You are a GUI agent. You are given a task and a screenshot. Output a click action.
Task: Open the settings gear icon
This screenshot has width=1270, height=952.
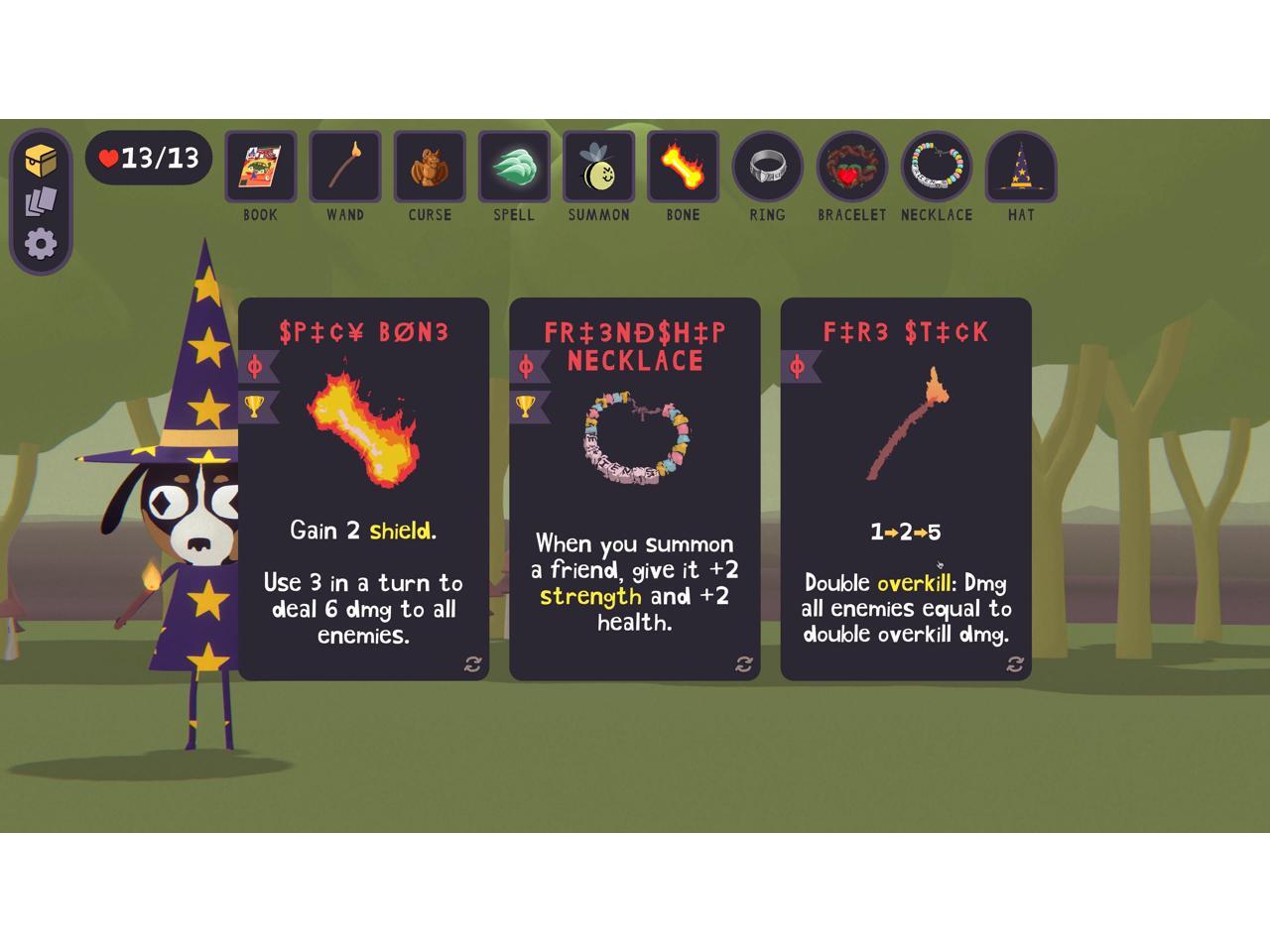click(x=41, y=244)
